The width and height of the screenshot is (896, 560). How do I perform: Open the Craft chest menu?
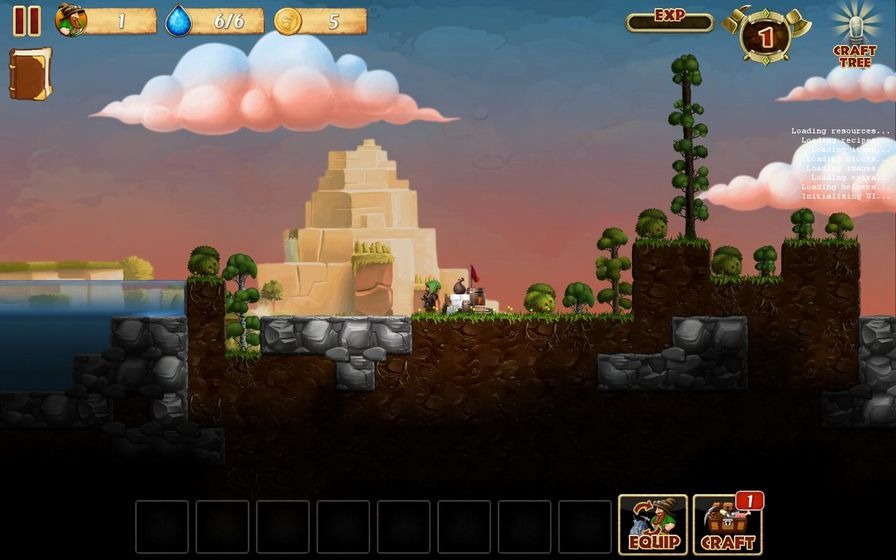coord(728,525)
